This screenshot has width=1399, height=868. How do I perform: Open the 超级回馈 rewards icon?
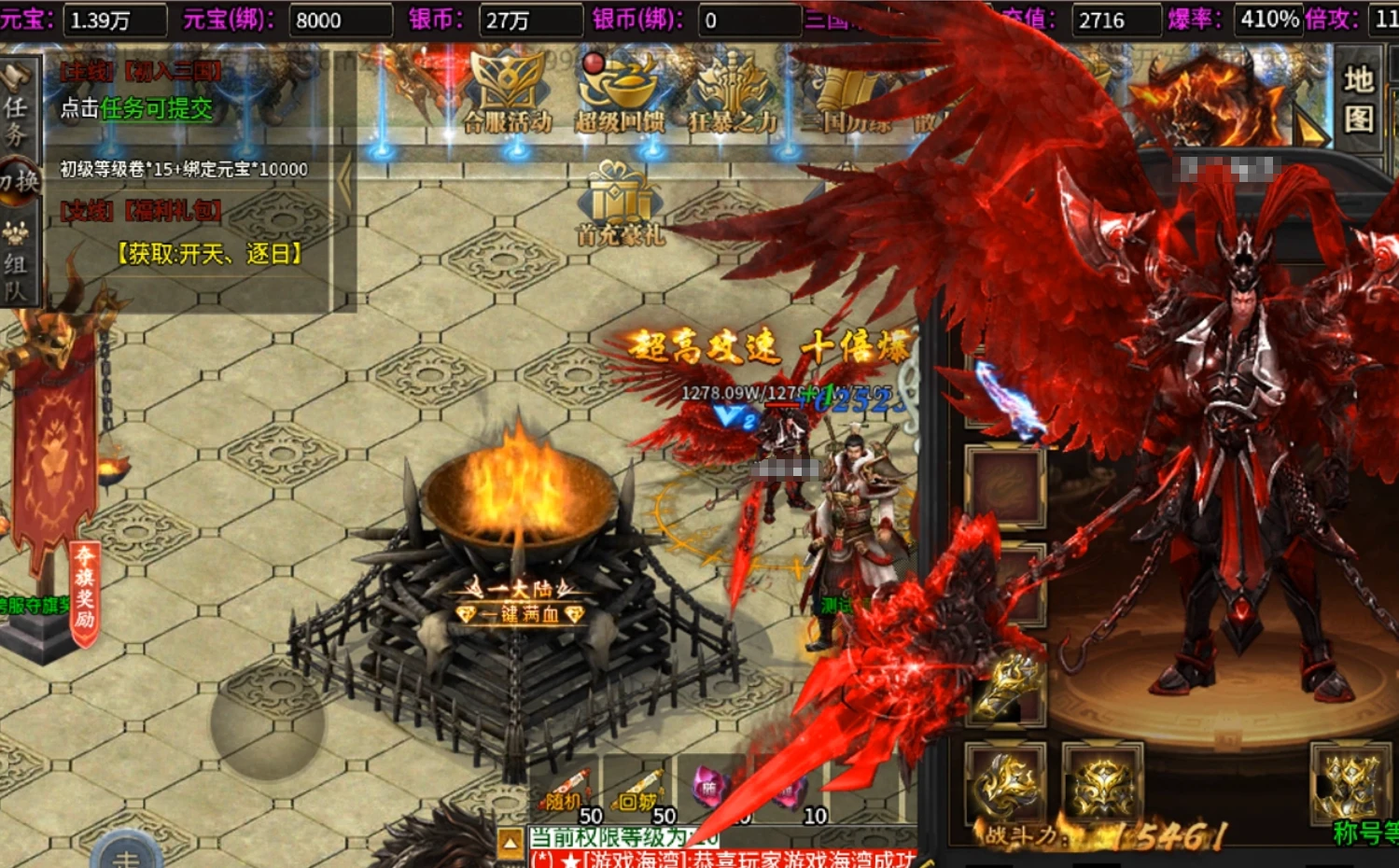[x=620, y=94]
